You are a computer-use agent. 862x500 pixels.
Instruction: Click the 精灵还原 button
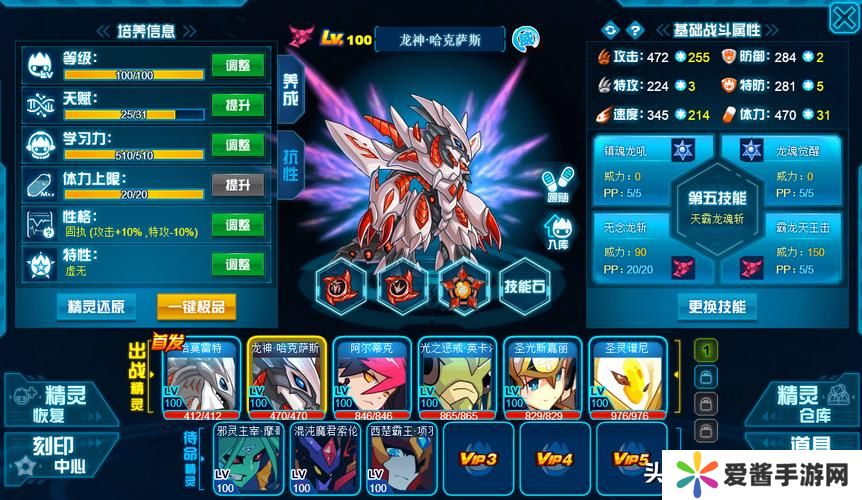(96, 306)
